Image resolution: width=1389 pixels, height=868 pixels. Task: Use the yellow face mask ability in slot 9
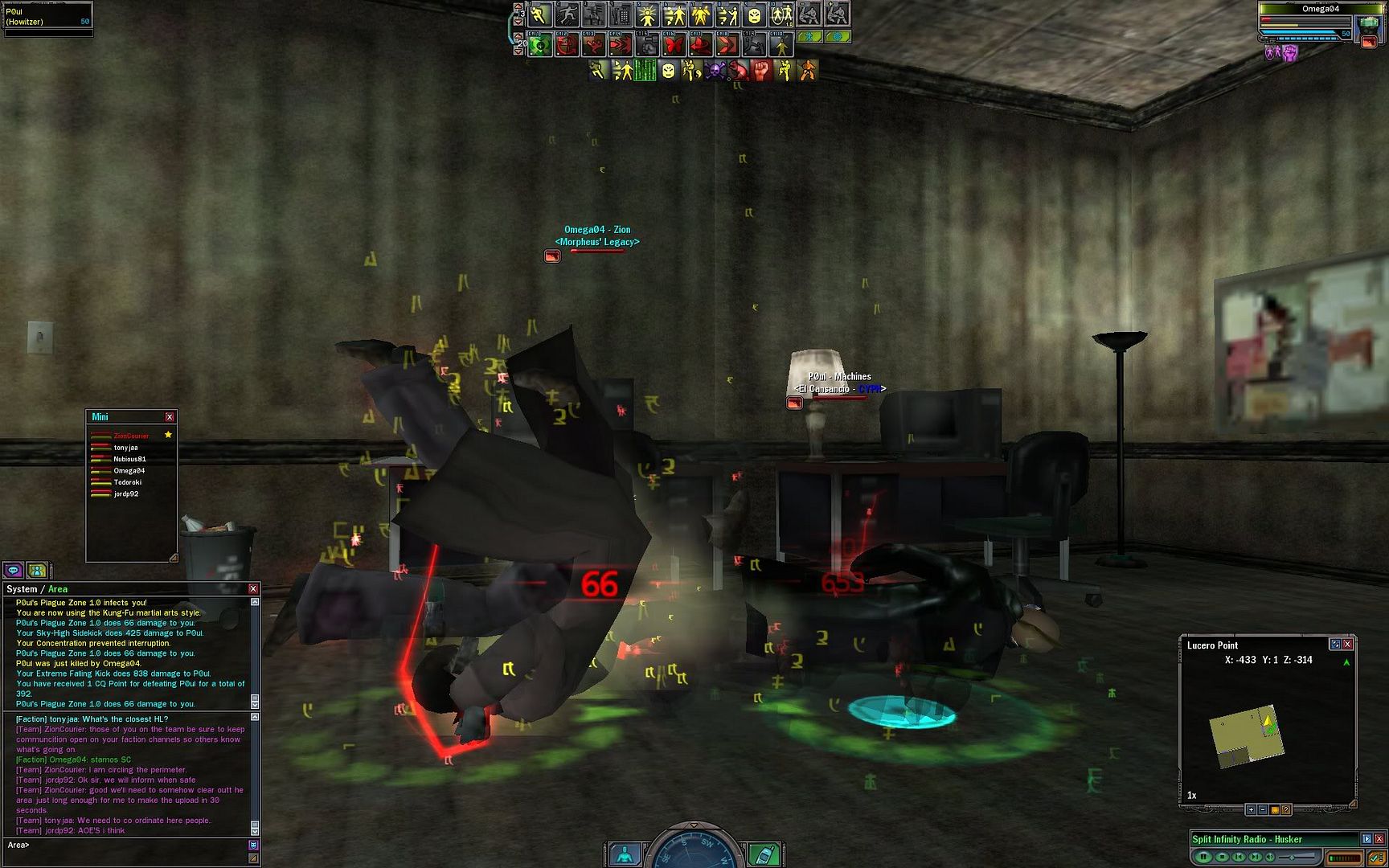coord(755,15)
